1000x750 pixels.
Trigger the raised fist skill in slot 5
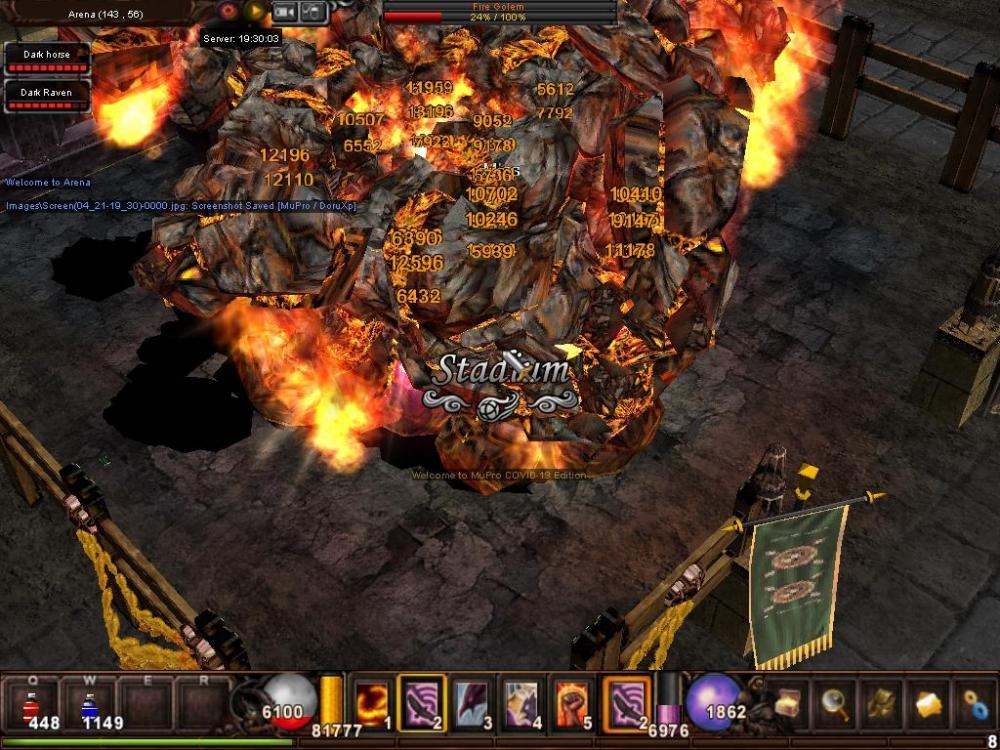point(575,703)
